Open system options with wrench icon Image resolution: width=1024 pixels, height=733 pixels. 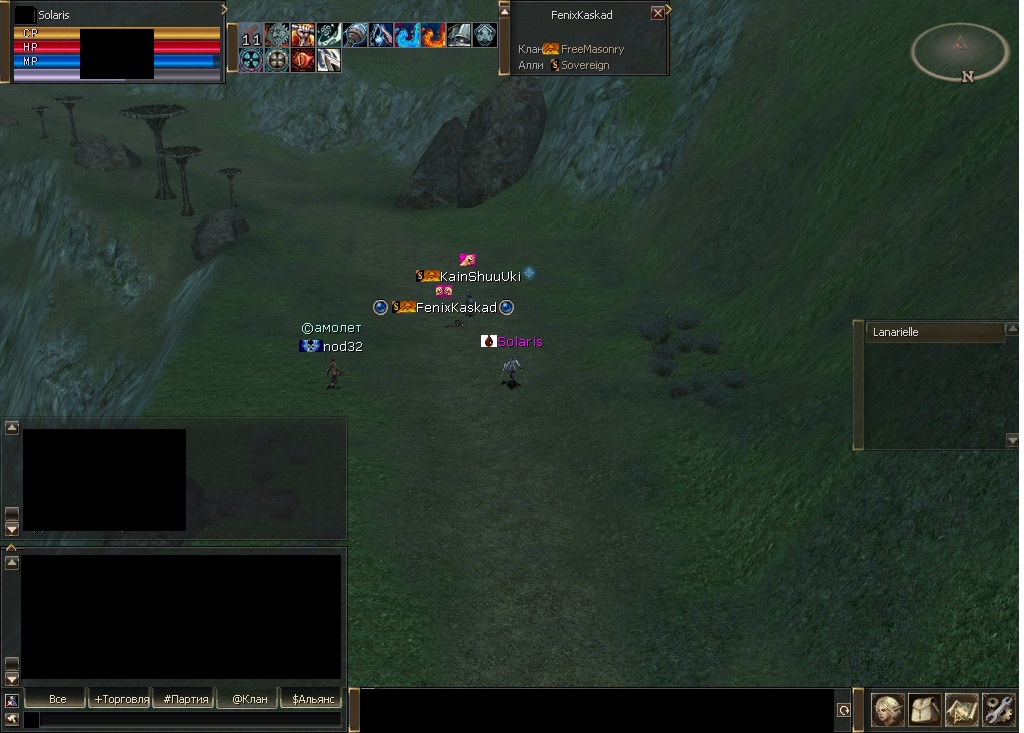(x=998, y=709)
